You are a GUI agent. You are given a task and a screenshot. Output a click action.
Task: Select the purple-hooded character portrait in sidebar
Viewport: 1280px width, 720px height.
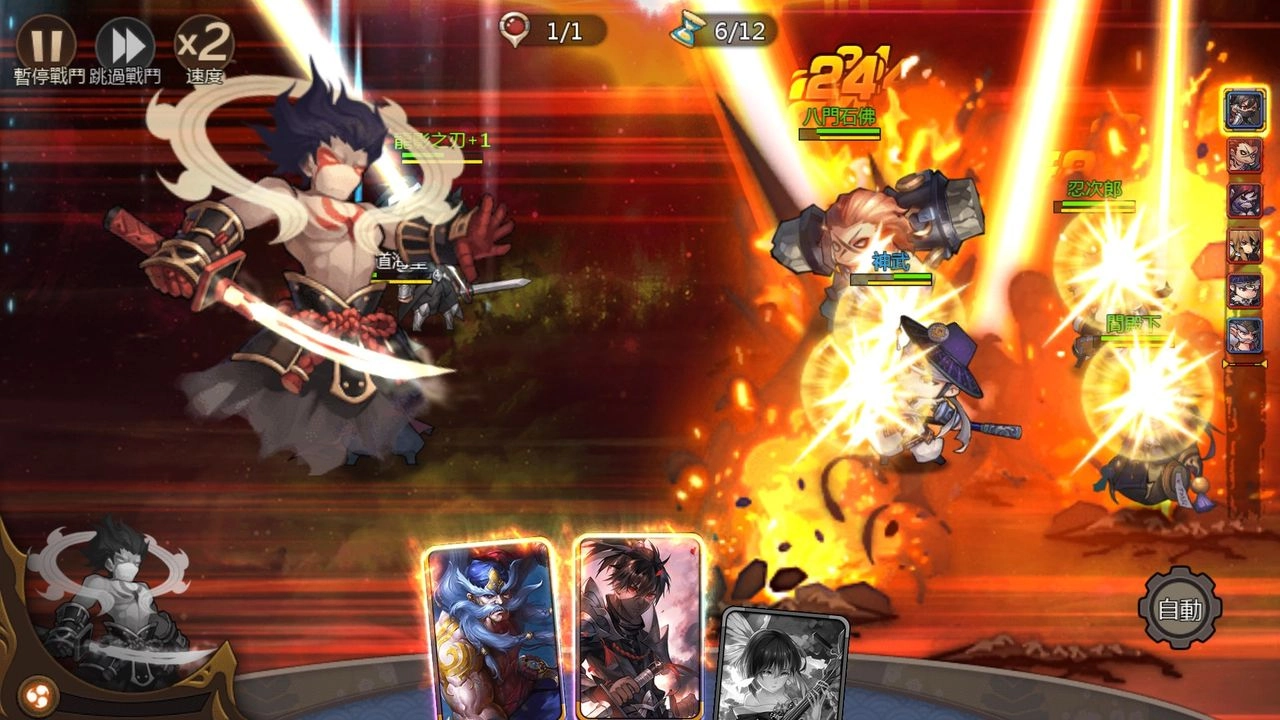pos(1243,197)
